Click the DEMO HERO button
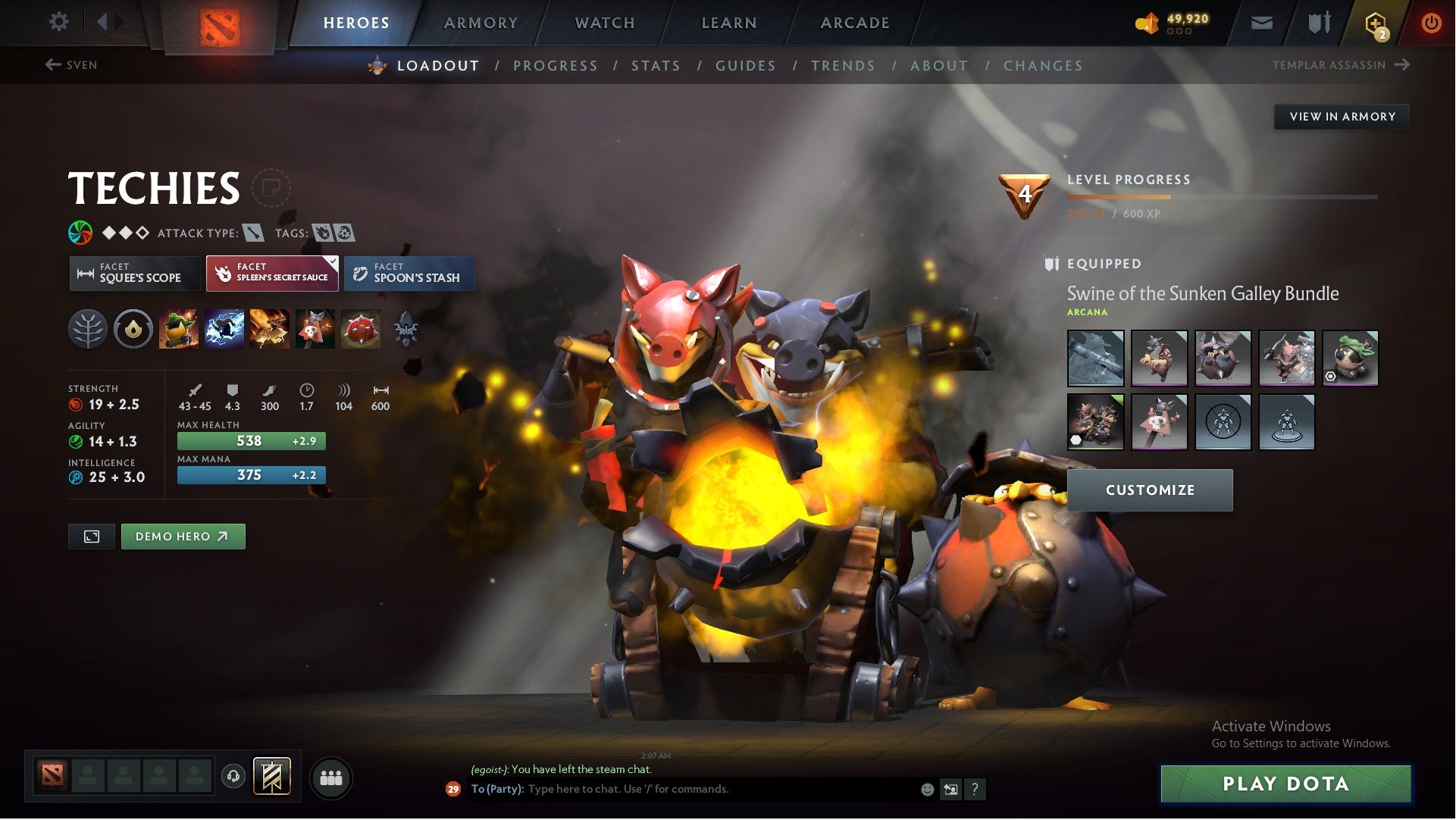Viewport: 1456px width, 820px height. coord(183,536)
